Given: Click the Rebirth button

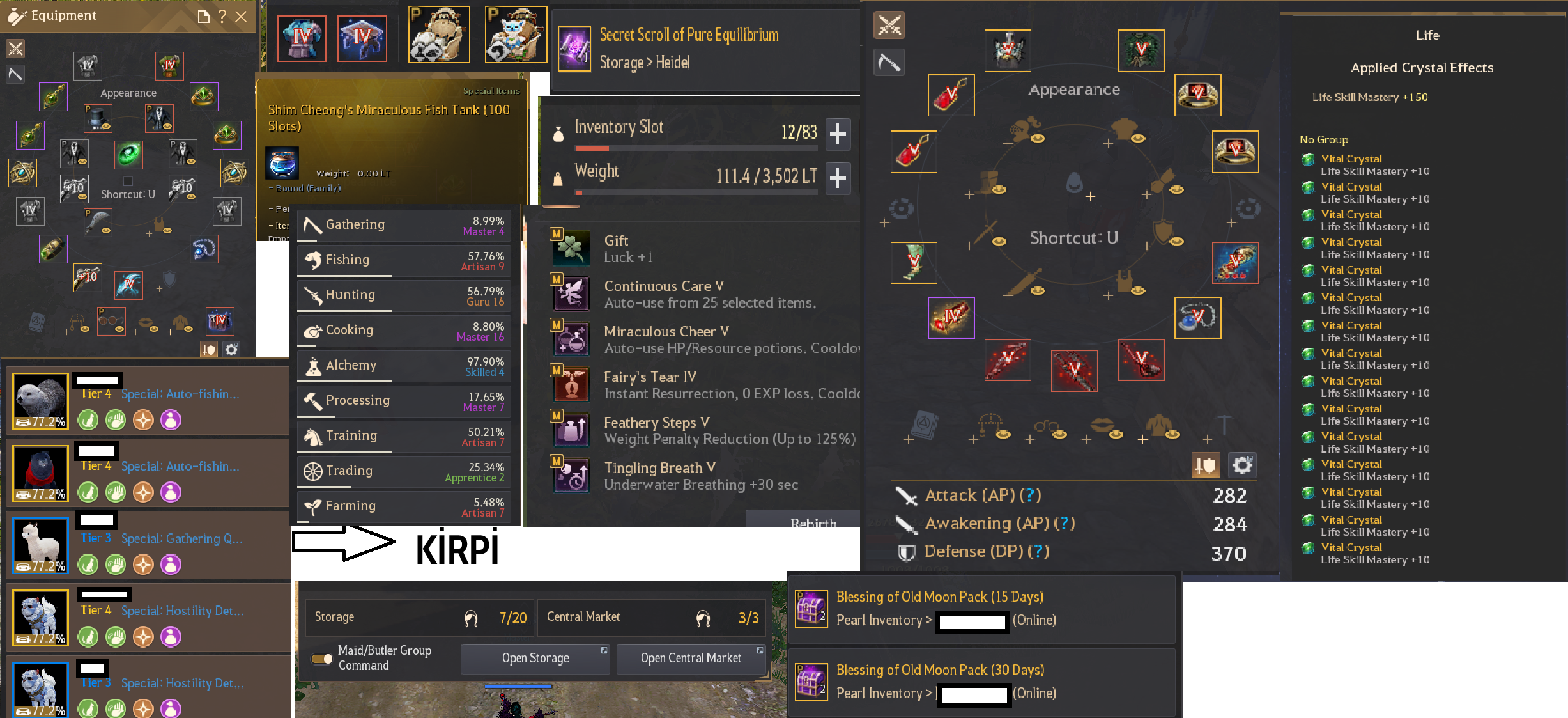Looking at the screenshot, I should pos(815,524).
